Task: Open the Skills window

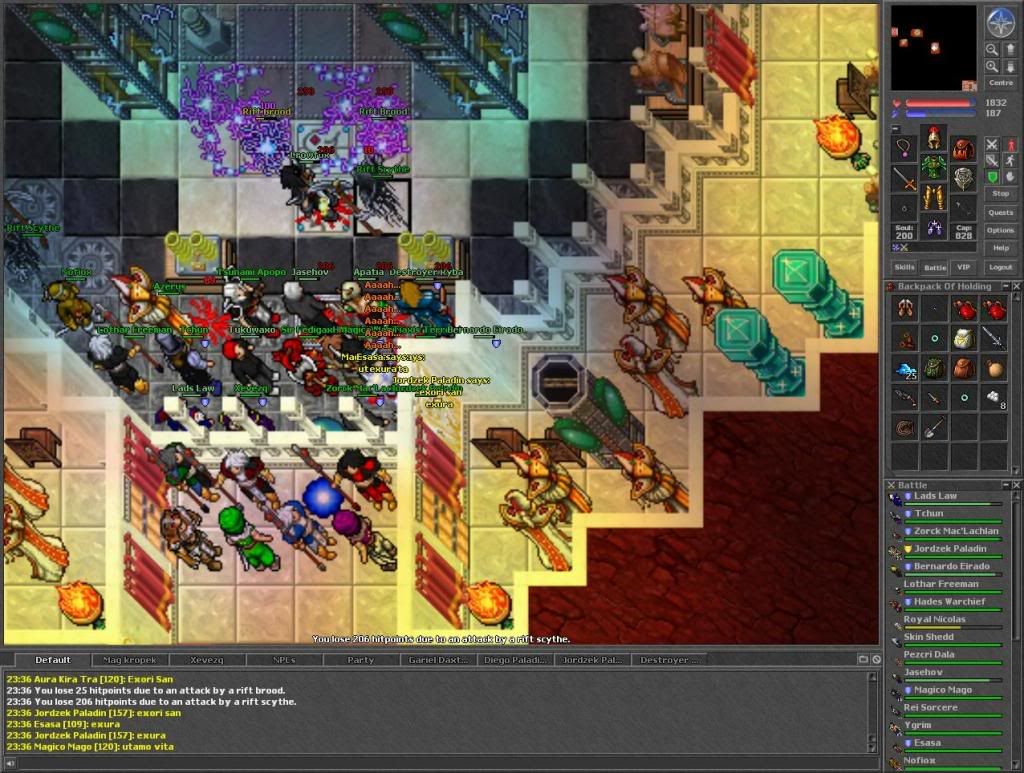Action: (x=904, y=267)
